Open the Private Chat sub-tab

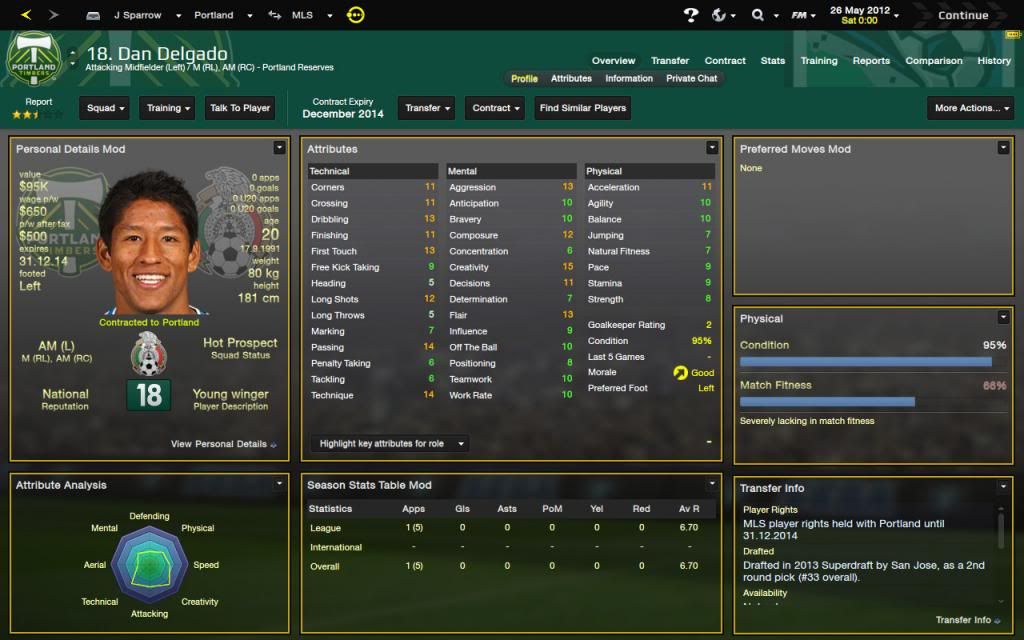tap(692, 78)
